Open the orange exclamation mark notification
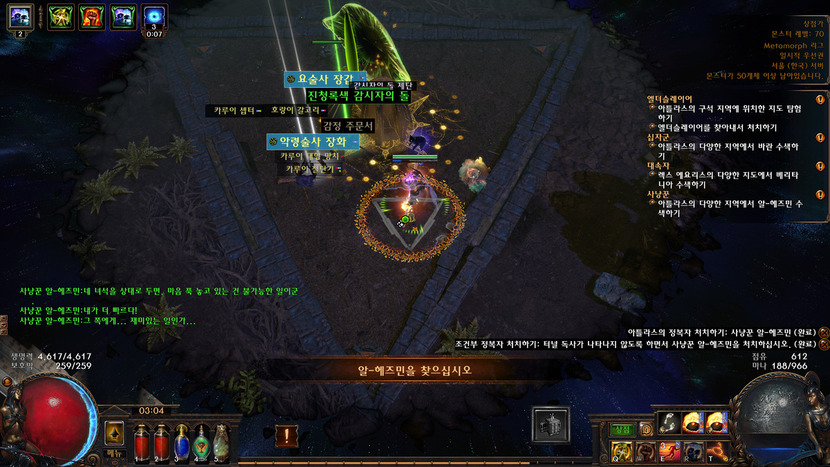The image size is (830, 467). tap(286, 436)
